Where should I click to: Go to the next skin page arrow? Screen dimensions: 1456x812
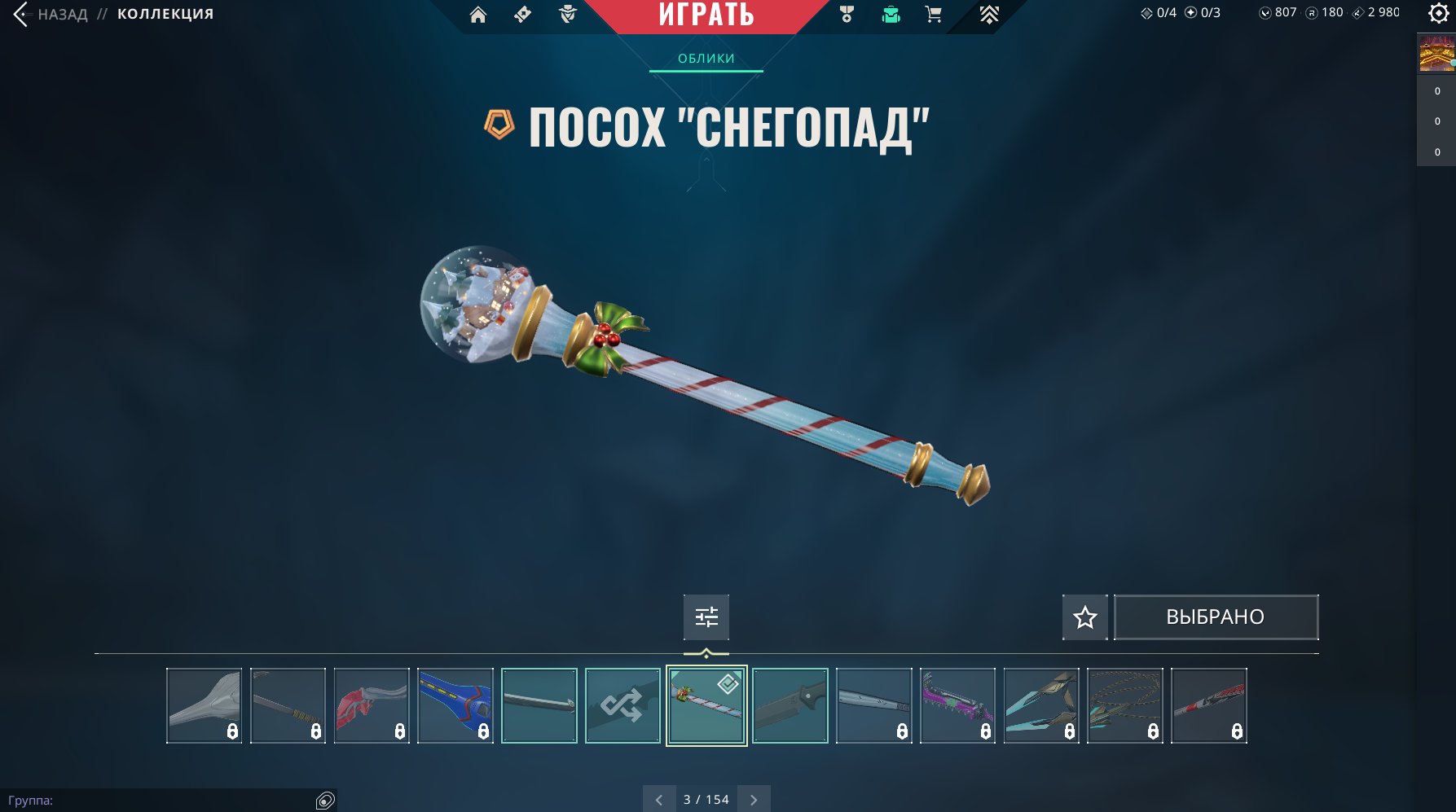[x=754, y=800]
